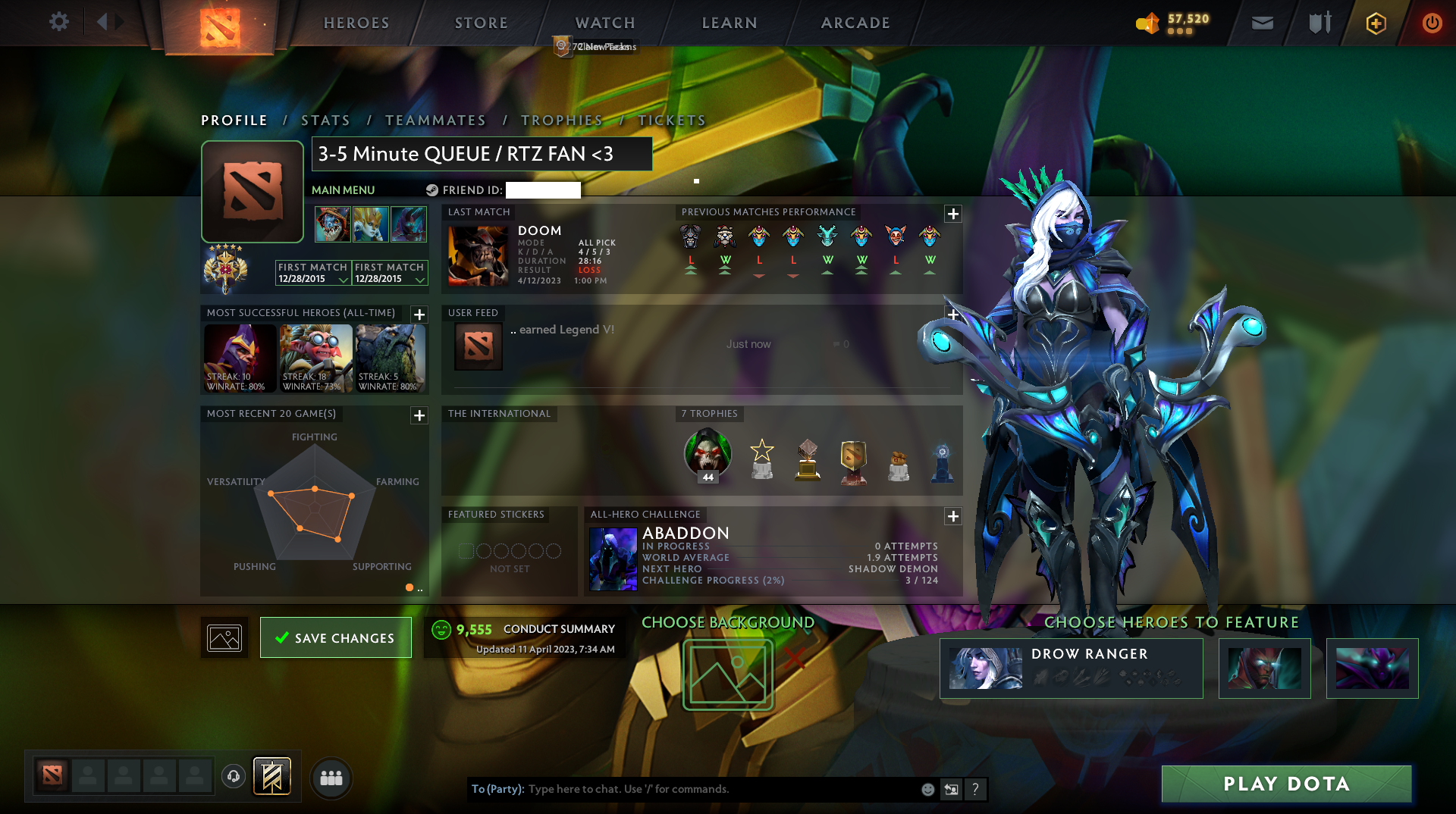Screen dimensions: 1456x814
Task: Click the golden Dota Plus hexagon icon
Action: click(x=1375, y=23)
